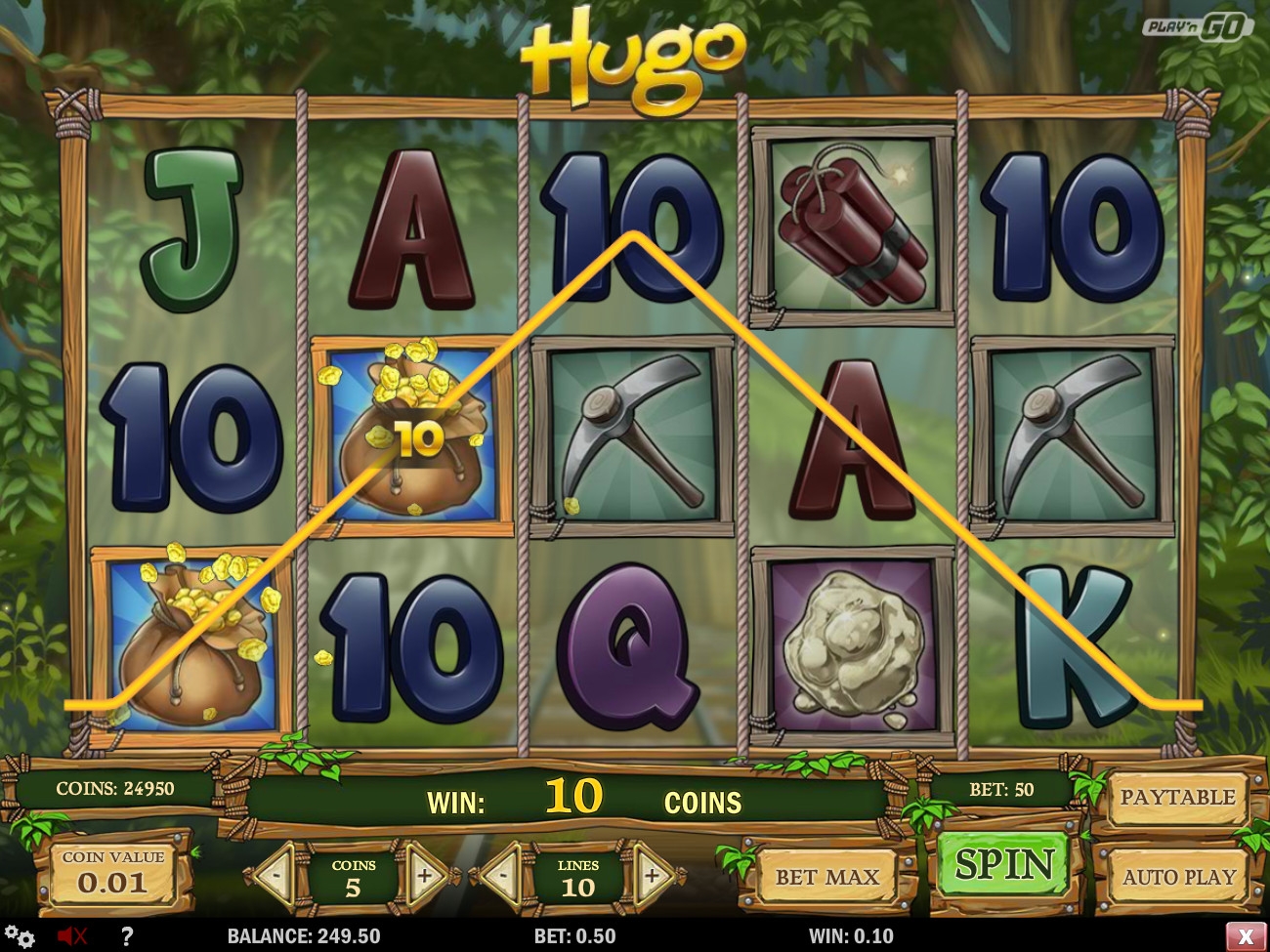Change the coin value

[x=113, y=874]
